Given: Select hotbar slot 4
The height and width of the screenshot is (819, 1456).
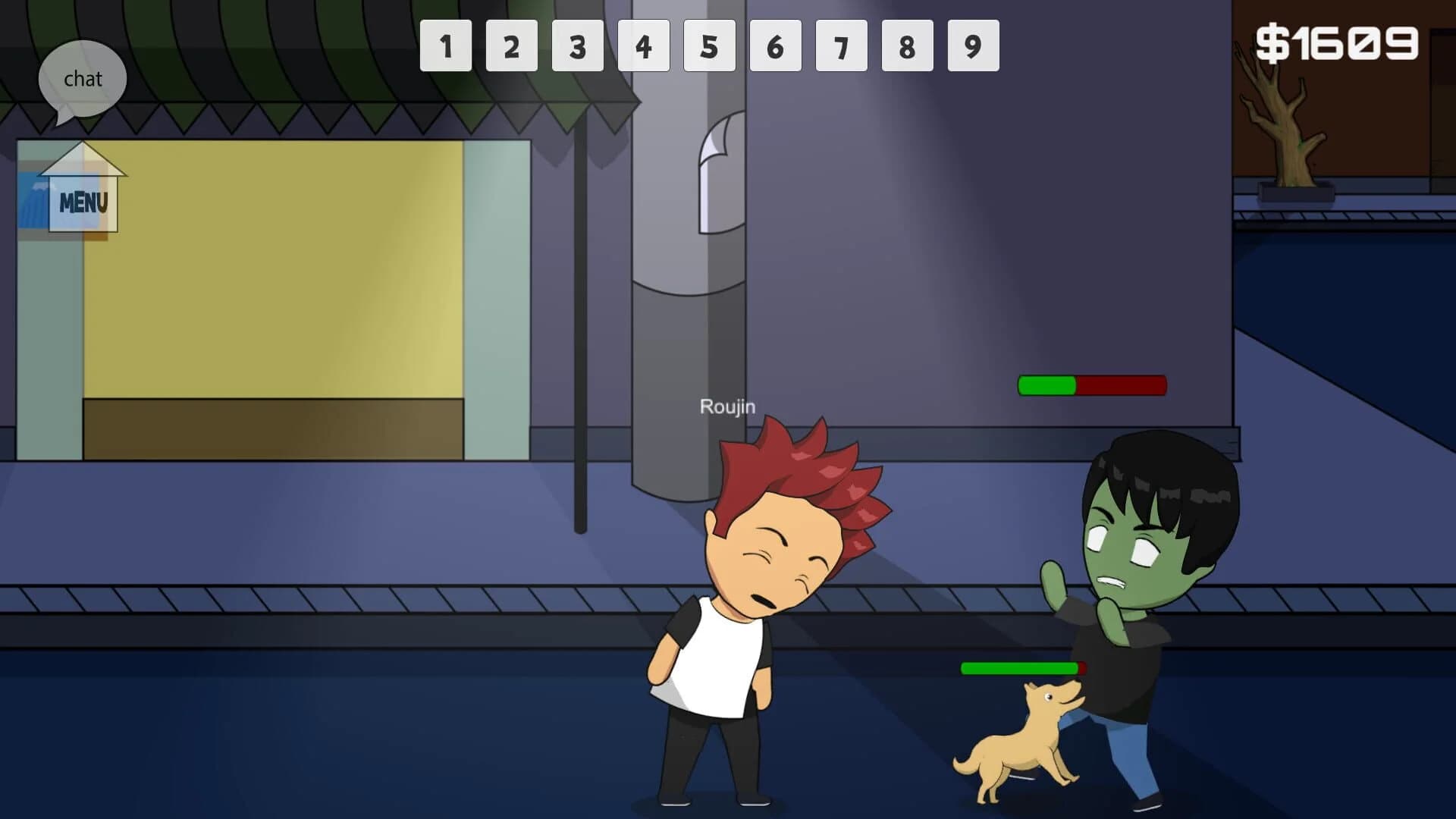Looking at the screenshot, I should pos(644,46).
